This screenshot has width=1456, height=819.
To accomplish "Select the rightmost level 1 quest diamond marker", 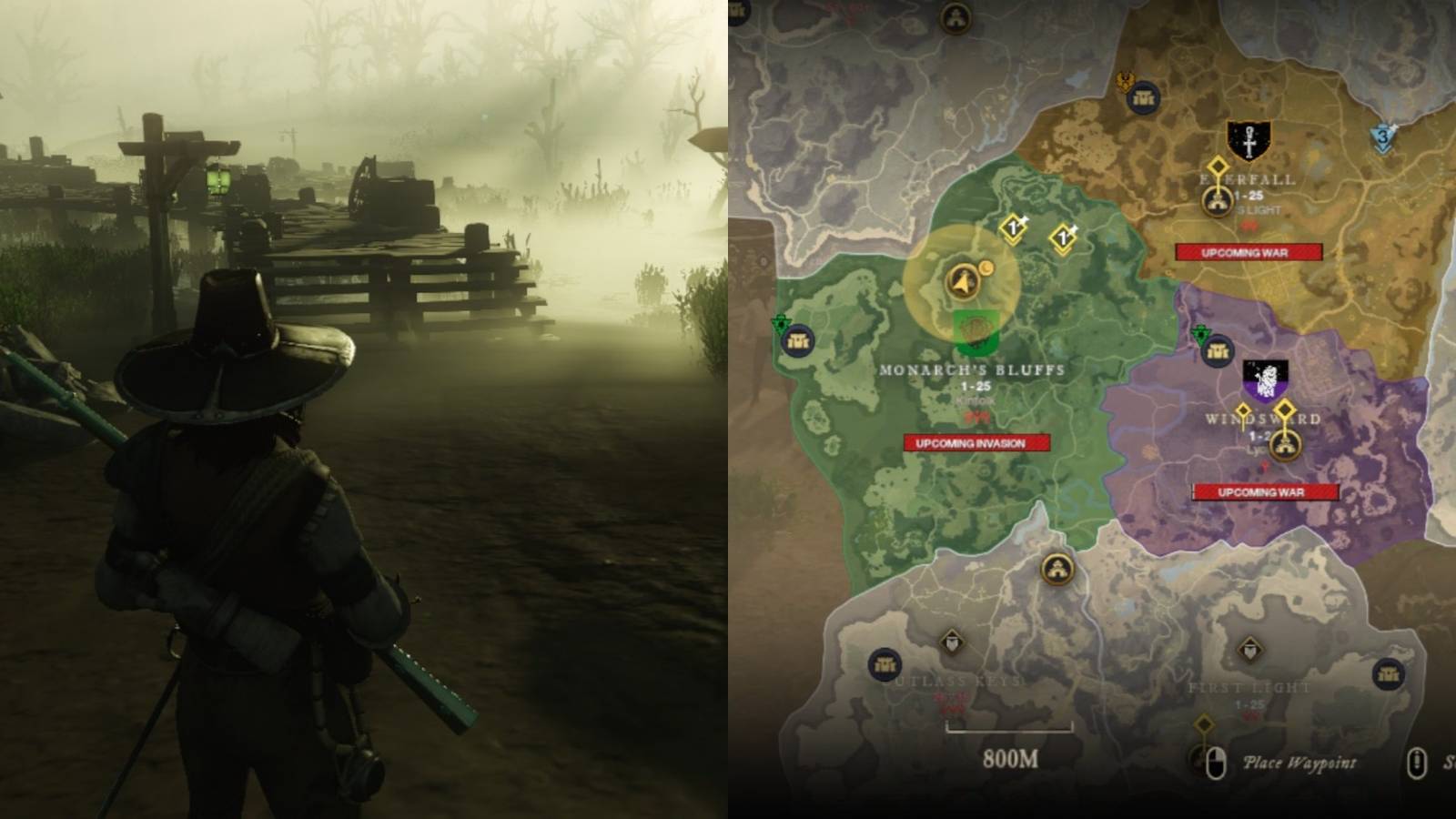I will [1062, 238].
